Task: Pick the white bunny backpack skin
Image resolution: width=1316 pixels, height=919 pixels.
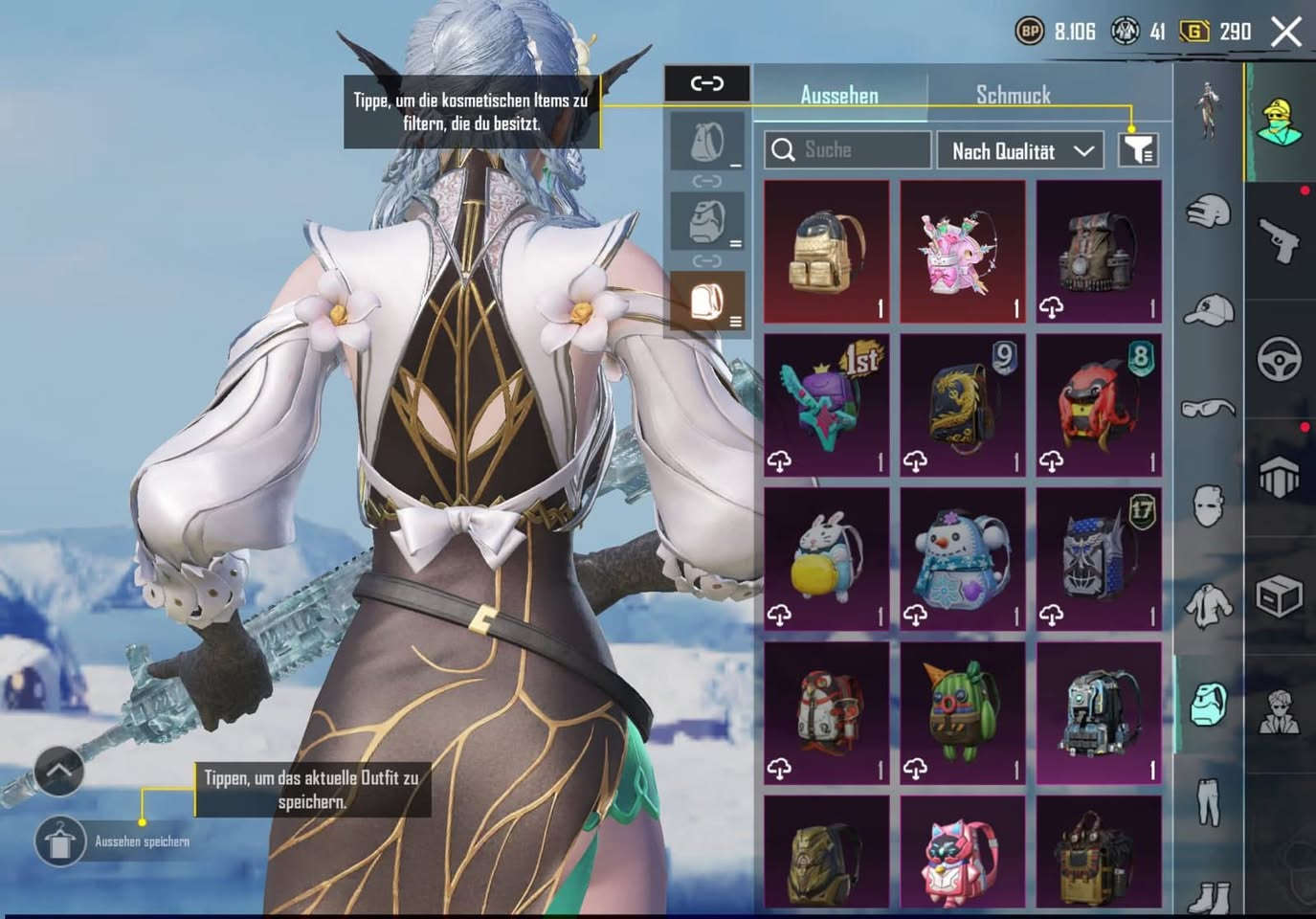Action: pos(827,560)
